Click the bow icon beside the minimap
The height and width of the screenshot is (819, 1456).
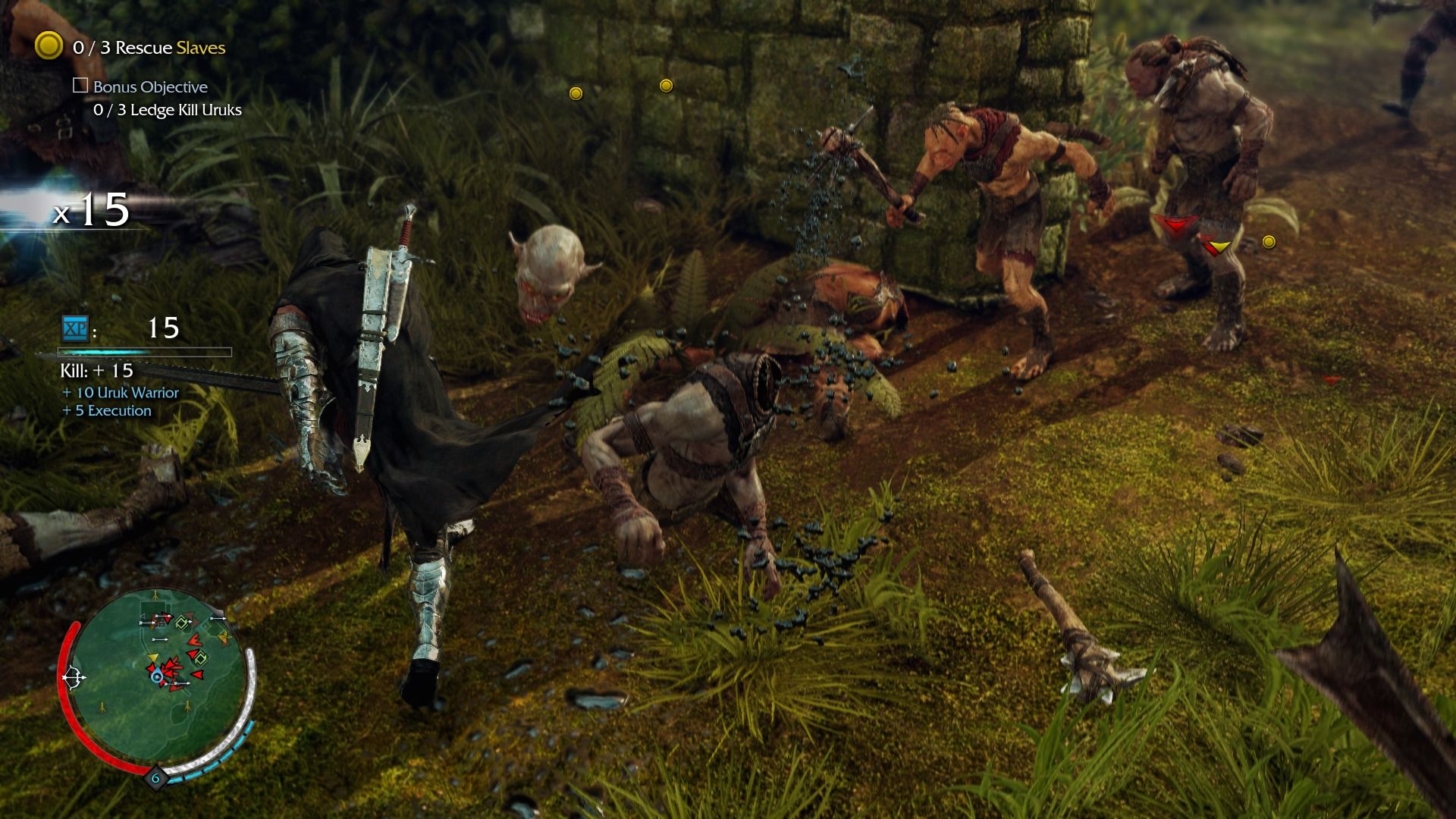tap(74, 676)
